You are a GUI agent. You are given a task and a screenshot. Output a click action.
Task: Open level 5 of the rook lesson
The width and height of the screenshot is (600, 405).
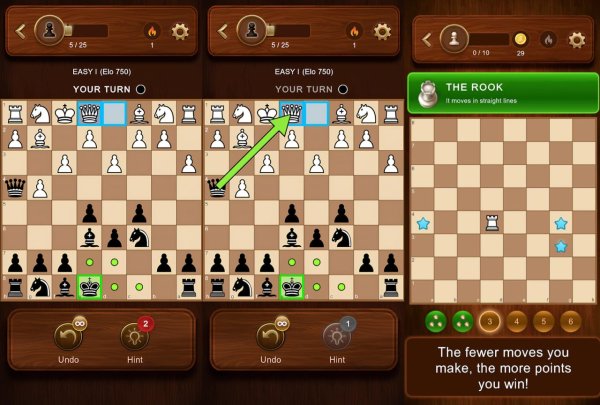(x=543, y=322)
